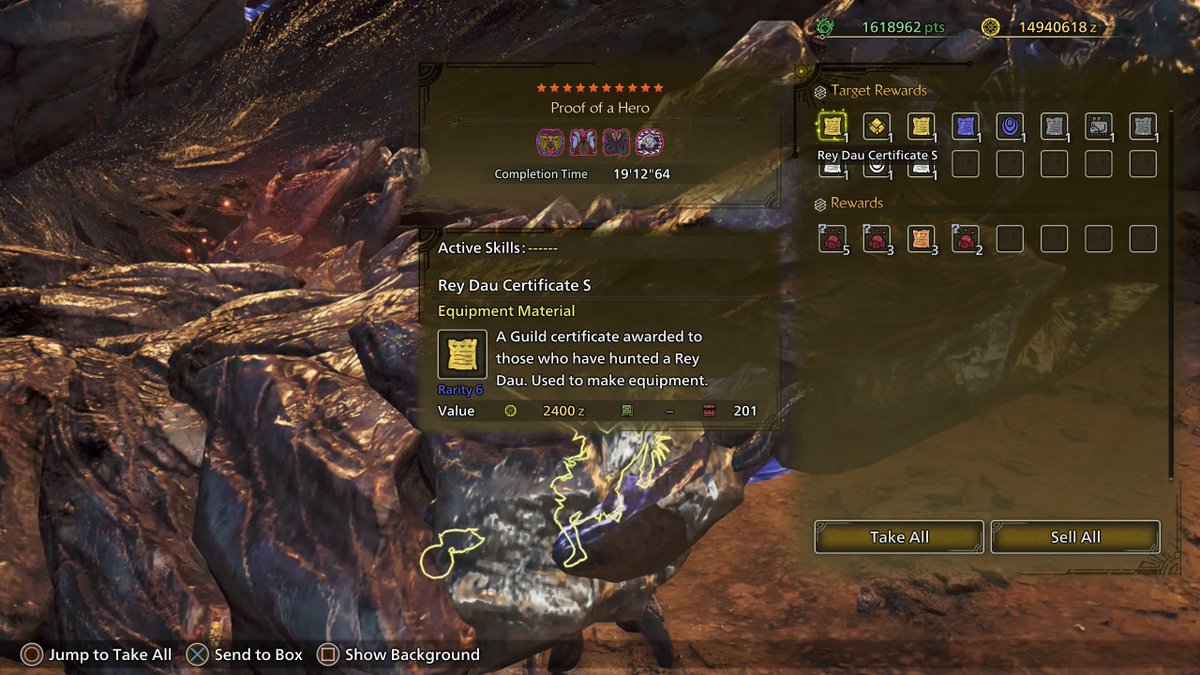Select the gray machine-shaped voucher reward
This screenshot has height=675, width=1200.
pyautogui.click(x=1098, y=127)
